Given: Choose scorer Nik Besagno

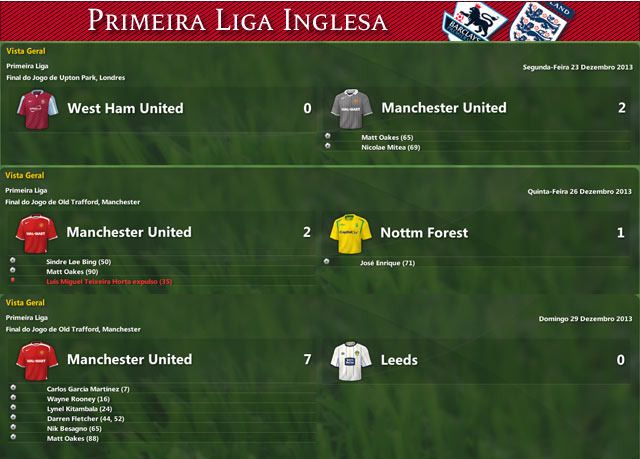Looking at the screenshot, I should click(74, 428).
